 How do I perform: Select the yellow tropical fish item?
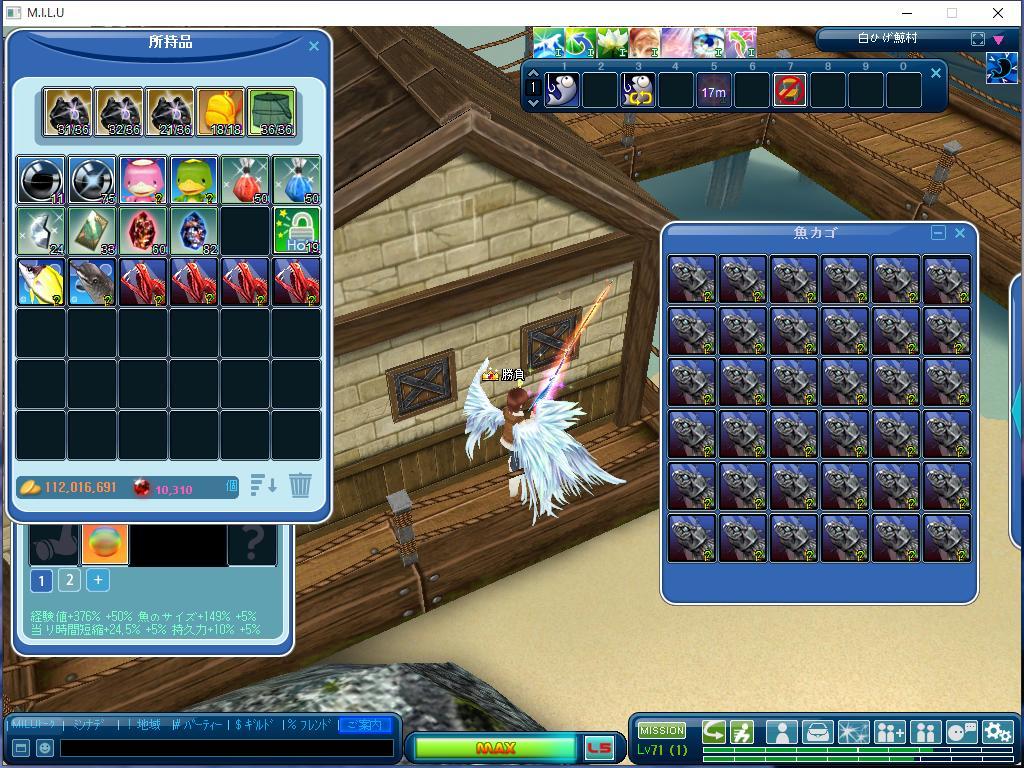(41, 282)
